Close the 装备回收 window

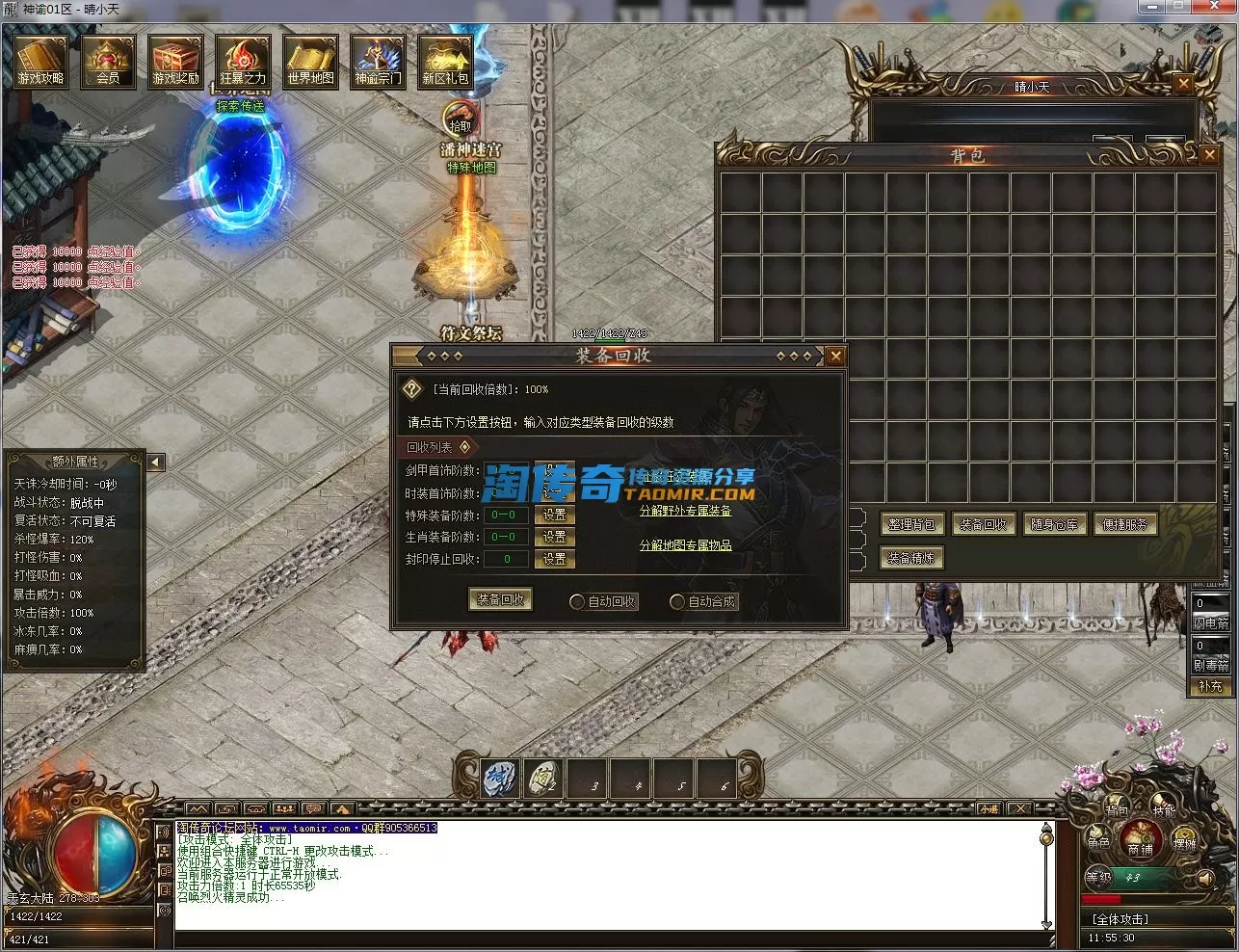click(835, 356)
